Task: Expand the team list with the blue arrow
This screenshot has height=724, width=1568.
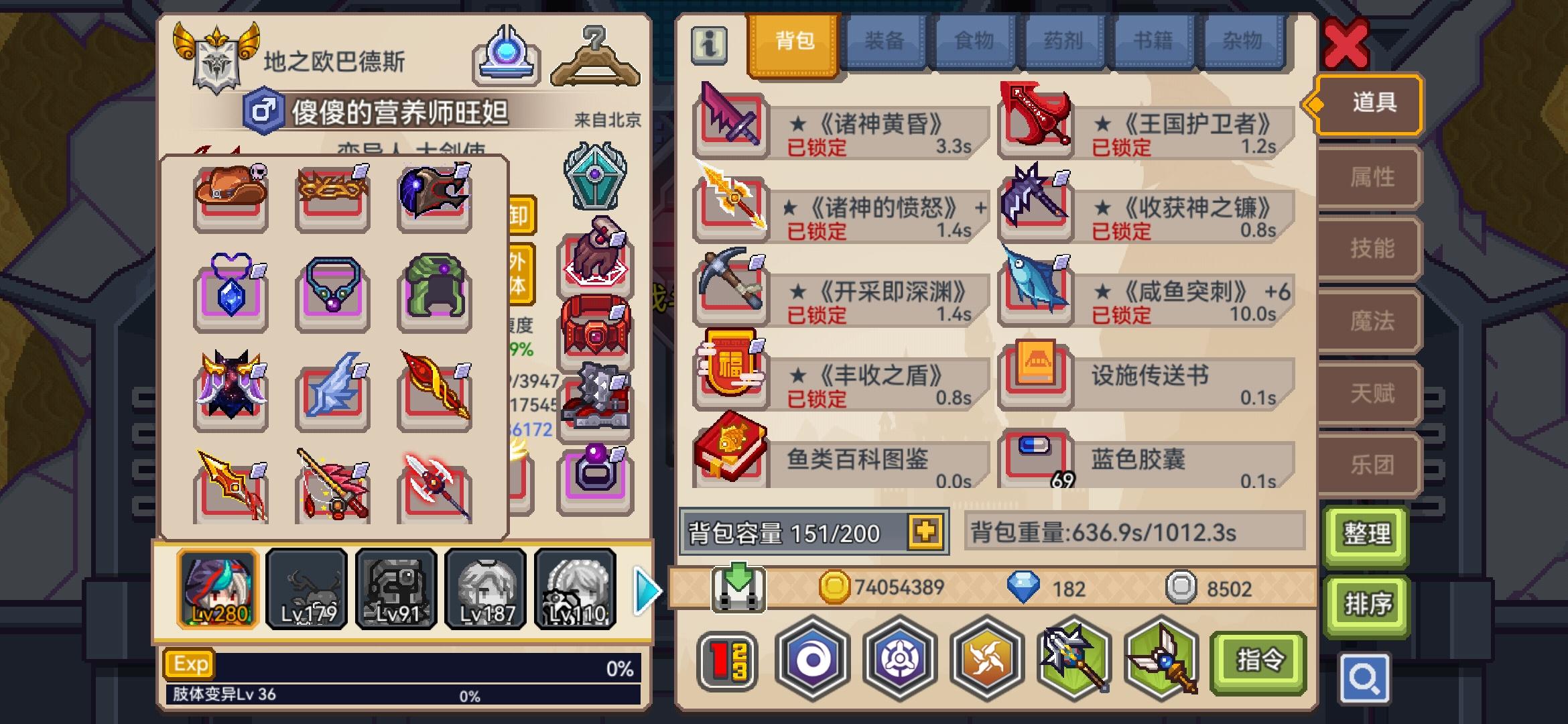Action: coord(645,589)
